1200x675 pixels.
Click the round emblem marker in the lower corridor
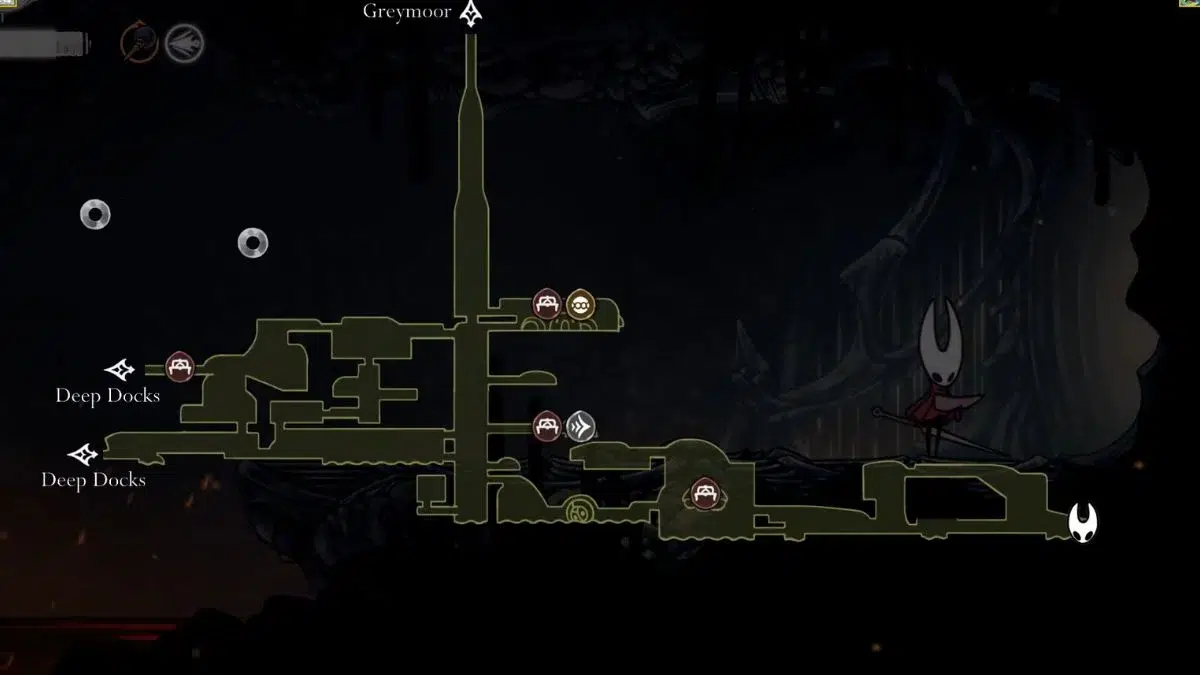click(x=578, y=513)
